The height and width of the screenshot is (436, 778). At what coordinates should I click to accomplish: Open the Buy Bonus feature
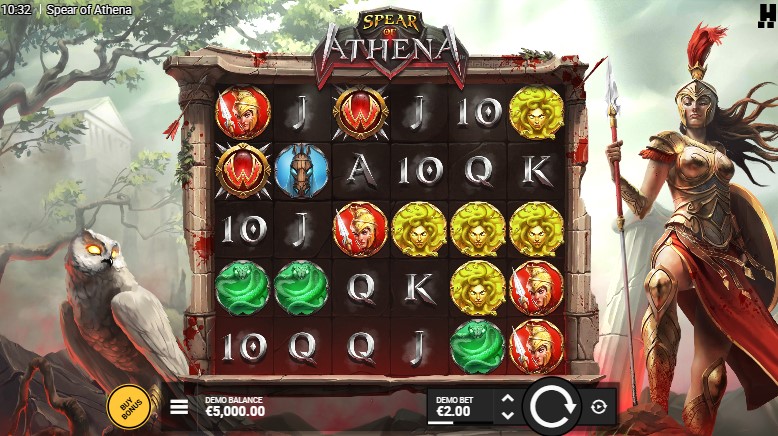pyautogui.click(x=124, y=406)
